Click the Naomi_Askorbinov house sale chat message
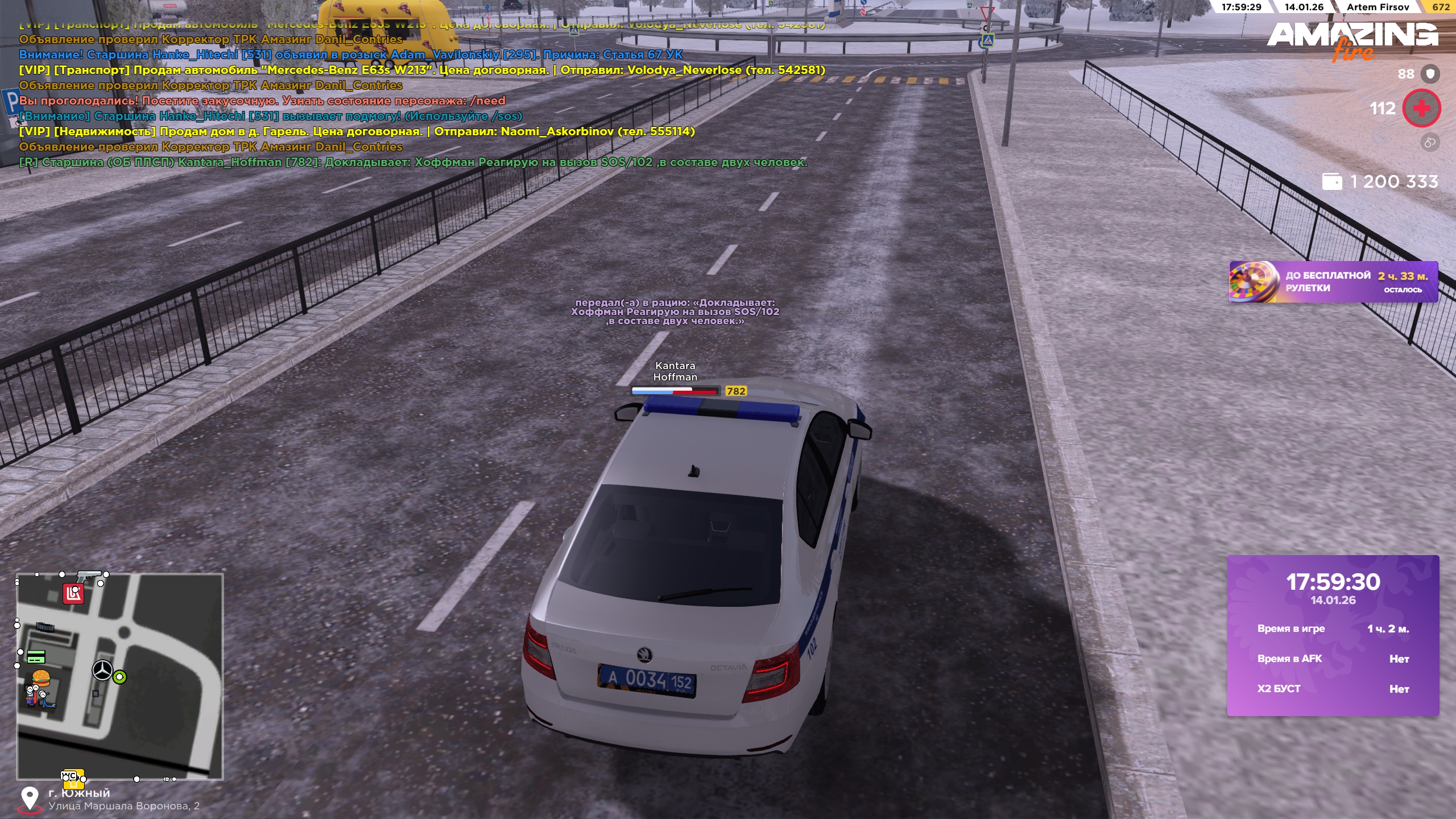Viewport: 1456px width, 819px height. [x=357, y=131]
